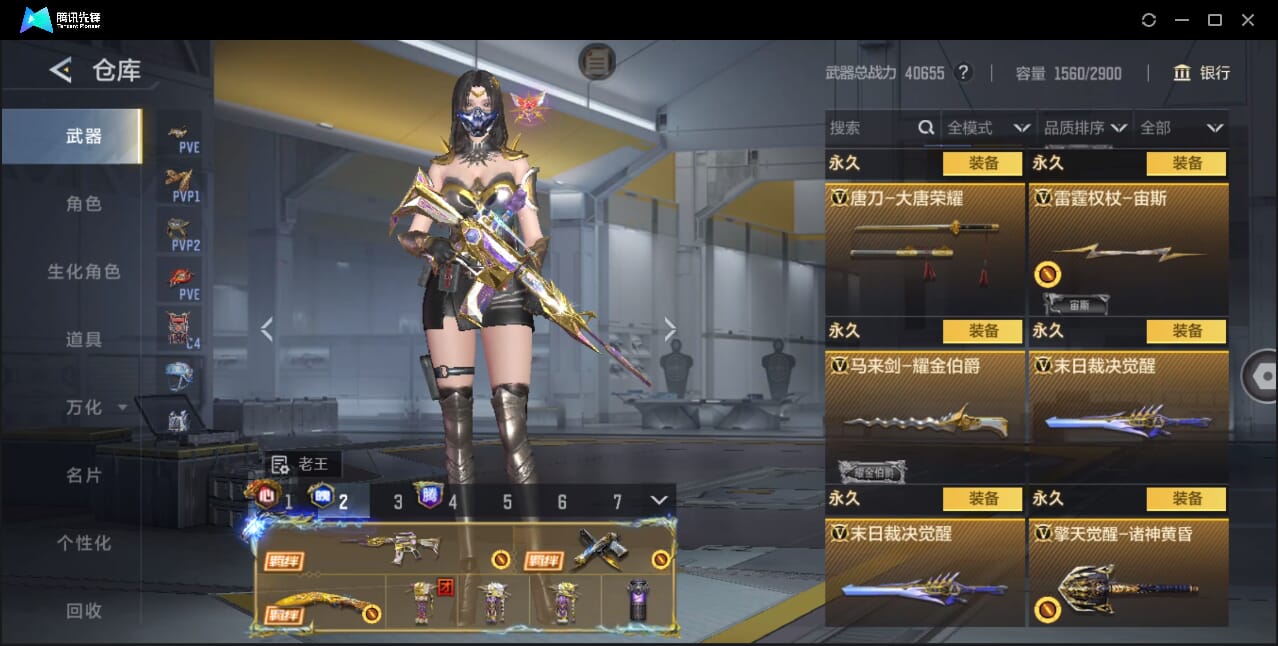This screenshot has height=646, width=1278.
Task: Go back from the 仓库 screen
Action: point(60,70)
